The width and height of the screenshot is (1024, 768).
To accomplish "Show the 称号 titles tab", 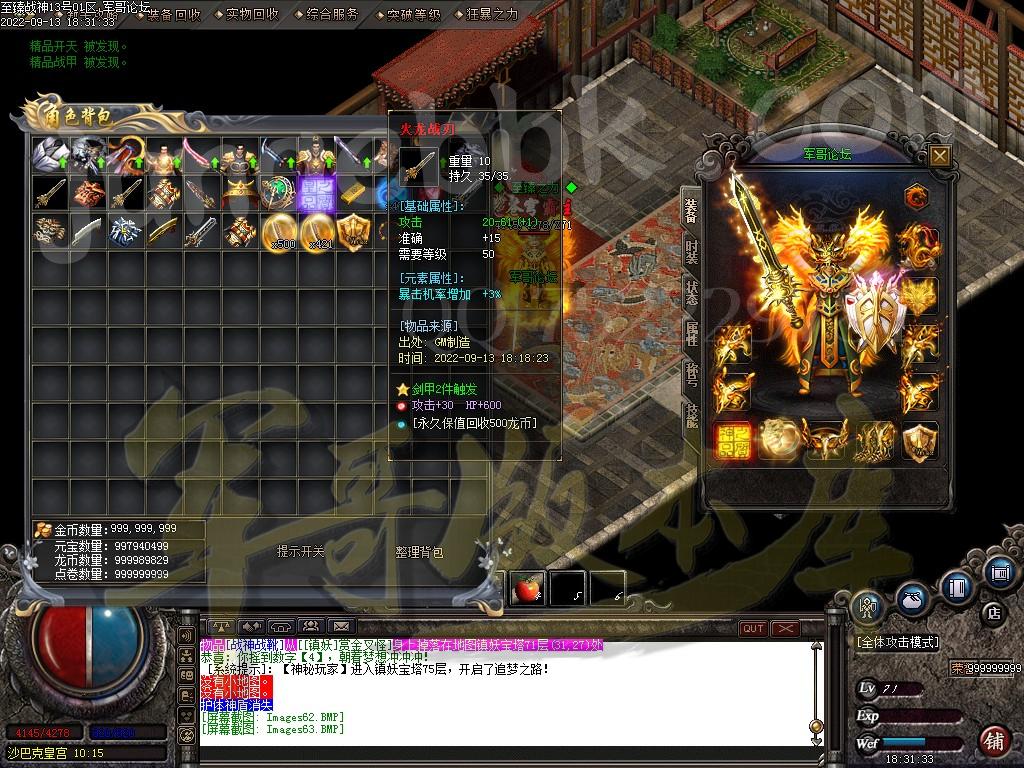I will tap(691, 375).
